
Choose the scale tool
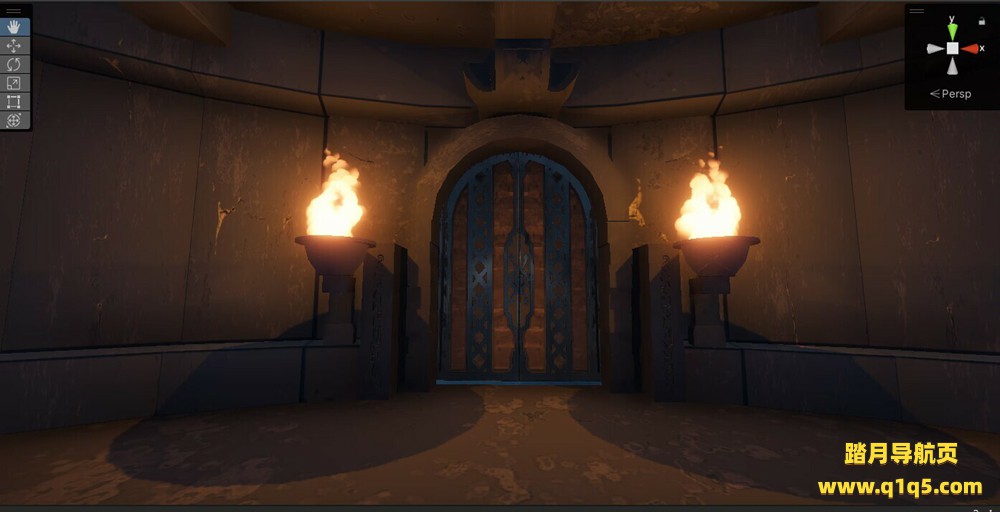click(x=15, y=83)
